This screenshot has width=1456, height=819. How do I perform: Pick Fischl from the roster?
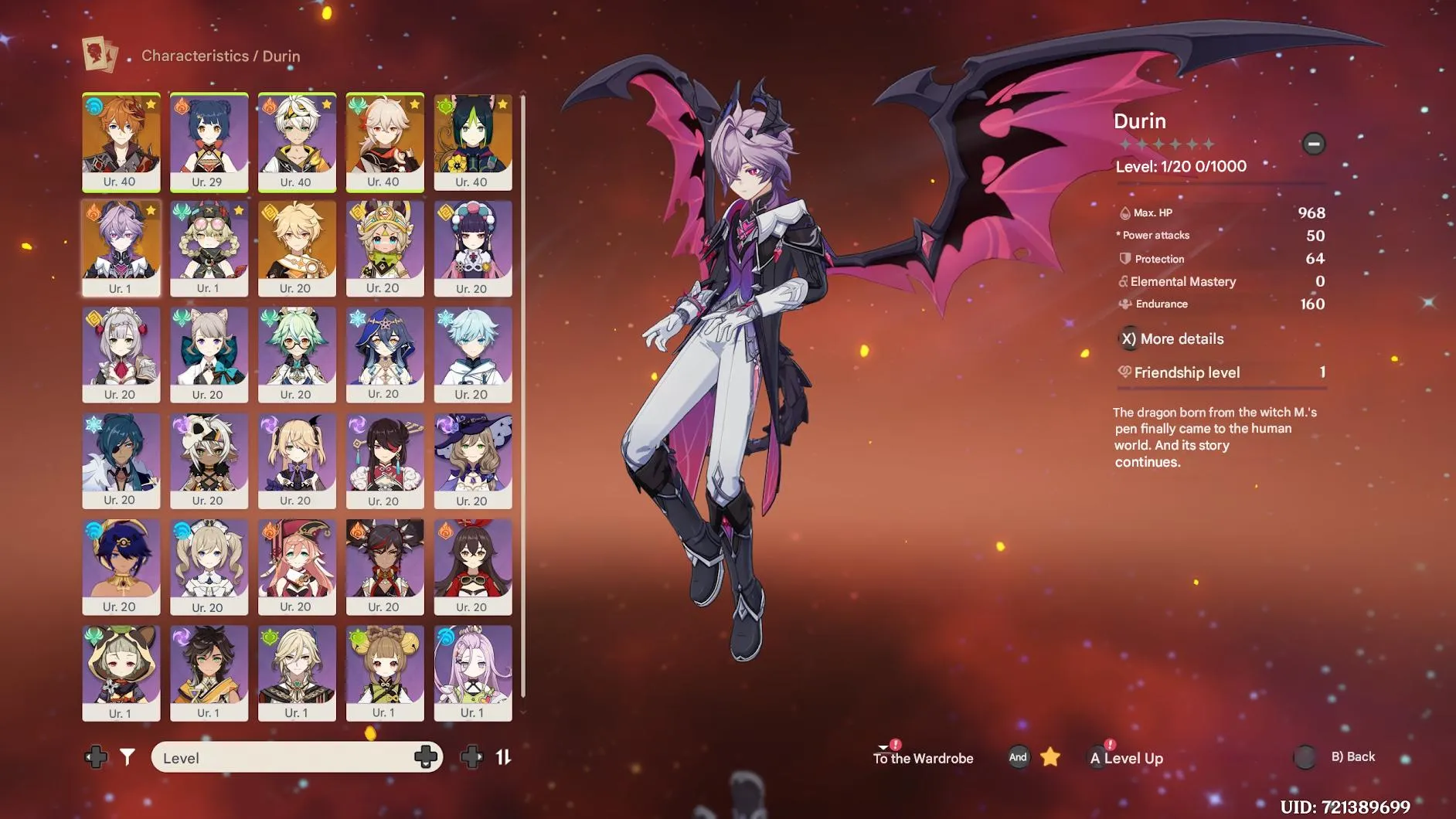click(x=297, y=460)
